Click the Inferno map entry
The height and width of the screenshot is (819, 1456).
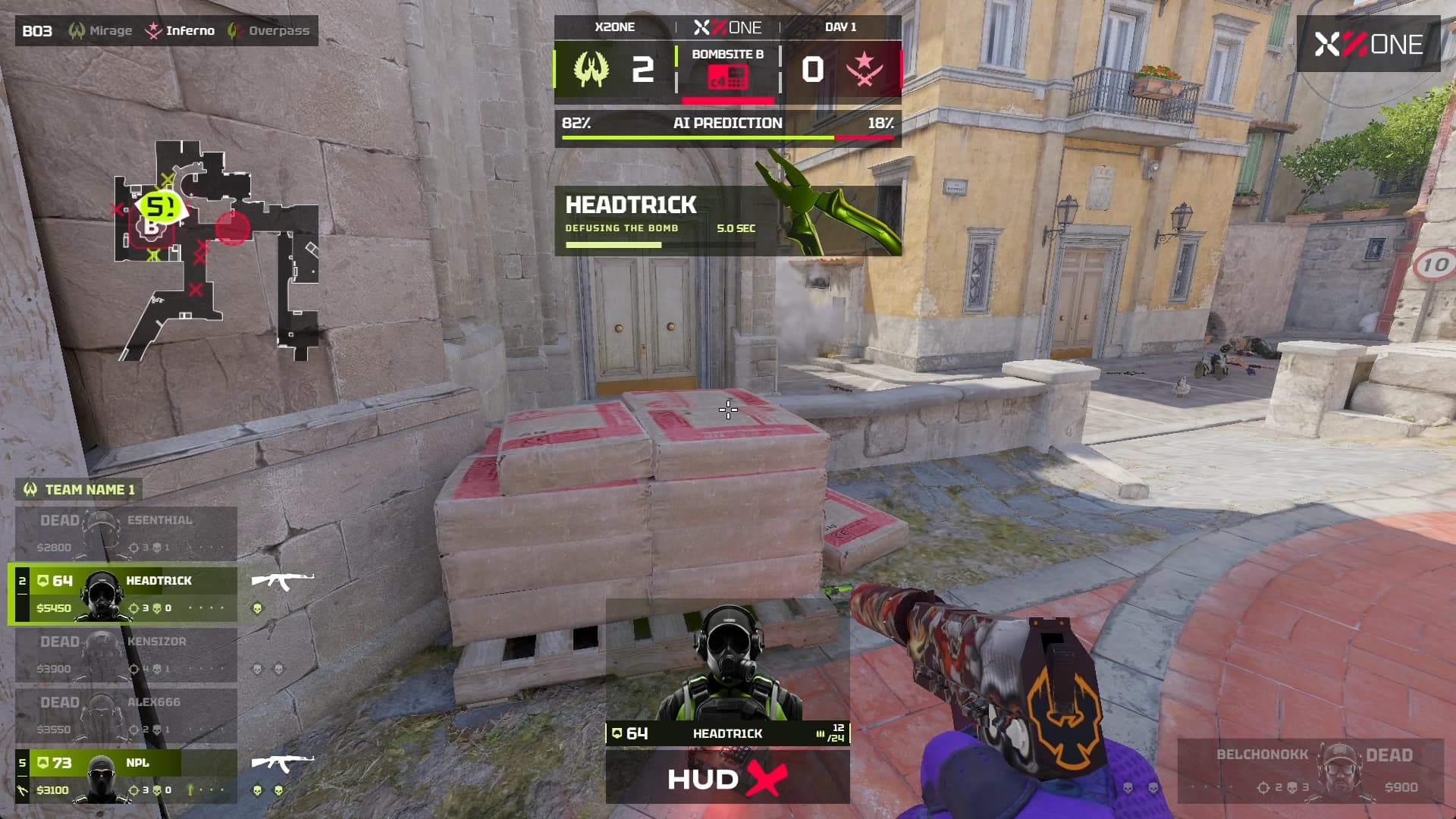tap(180, 31)
